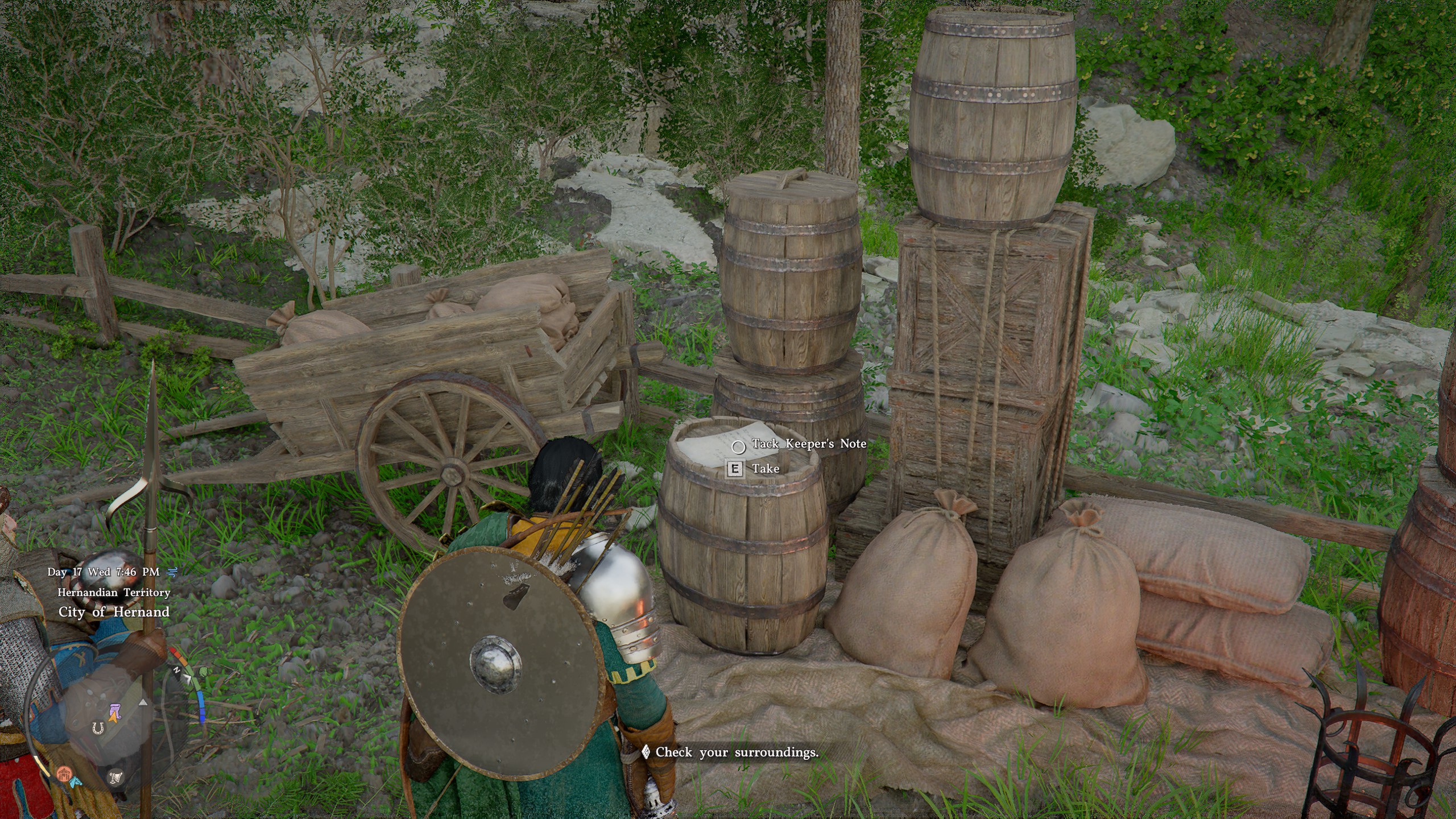
Task: Select the orange stable marker on minimap
Action: (x=64, y=773)
